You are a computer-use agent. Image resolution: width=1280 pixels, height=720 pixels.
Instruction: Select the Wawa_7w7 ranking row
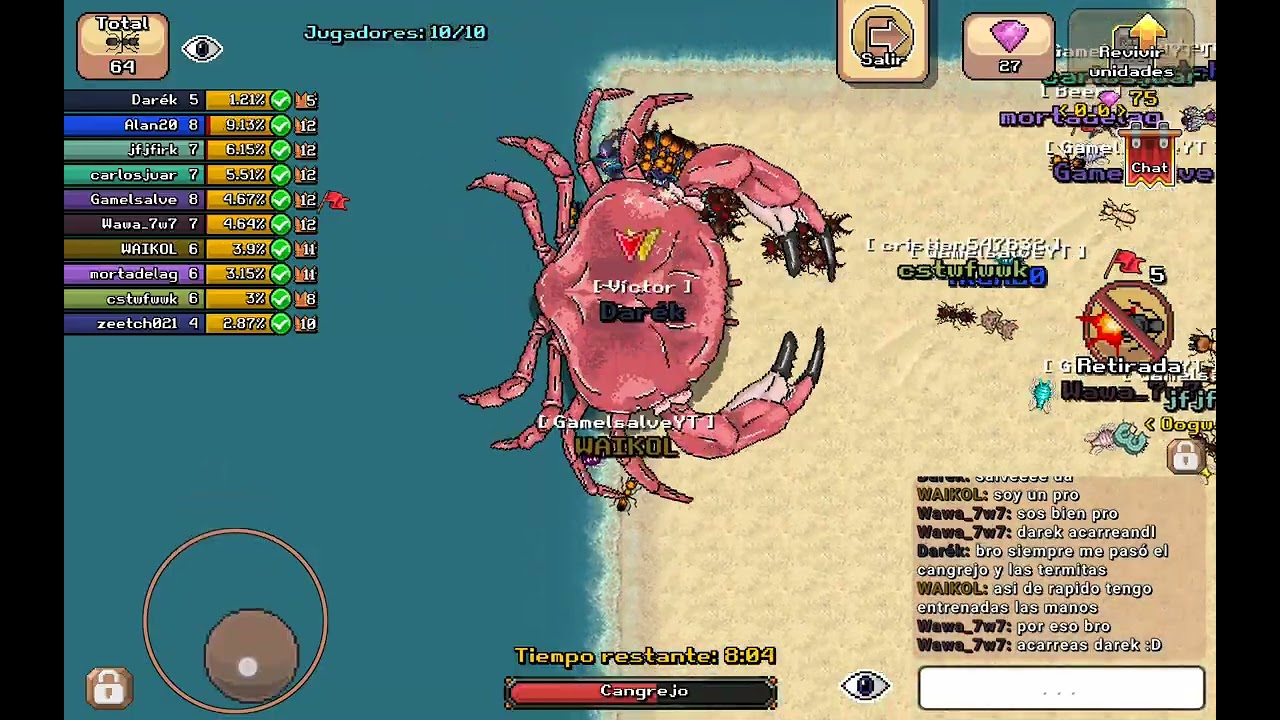pos(190,224)
